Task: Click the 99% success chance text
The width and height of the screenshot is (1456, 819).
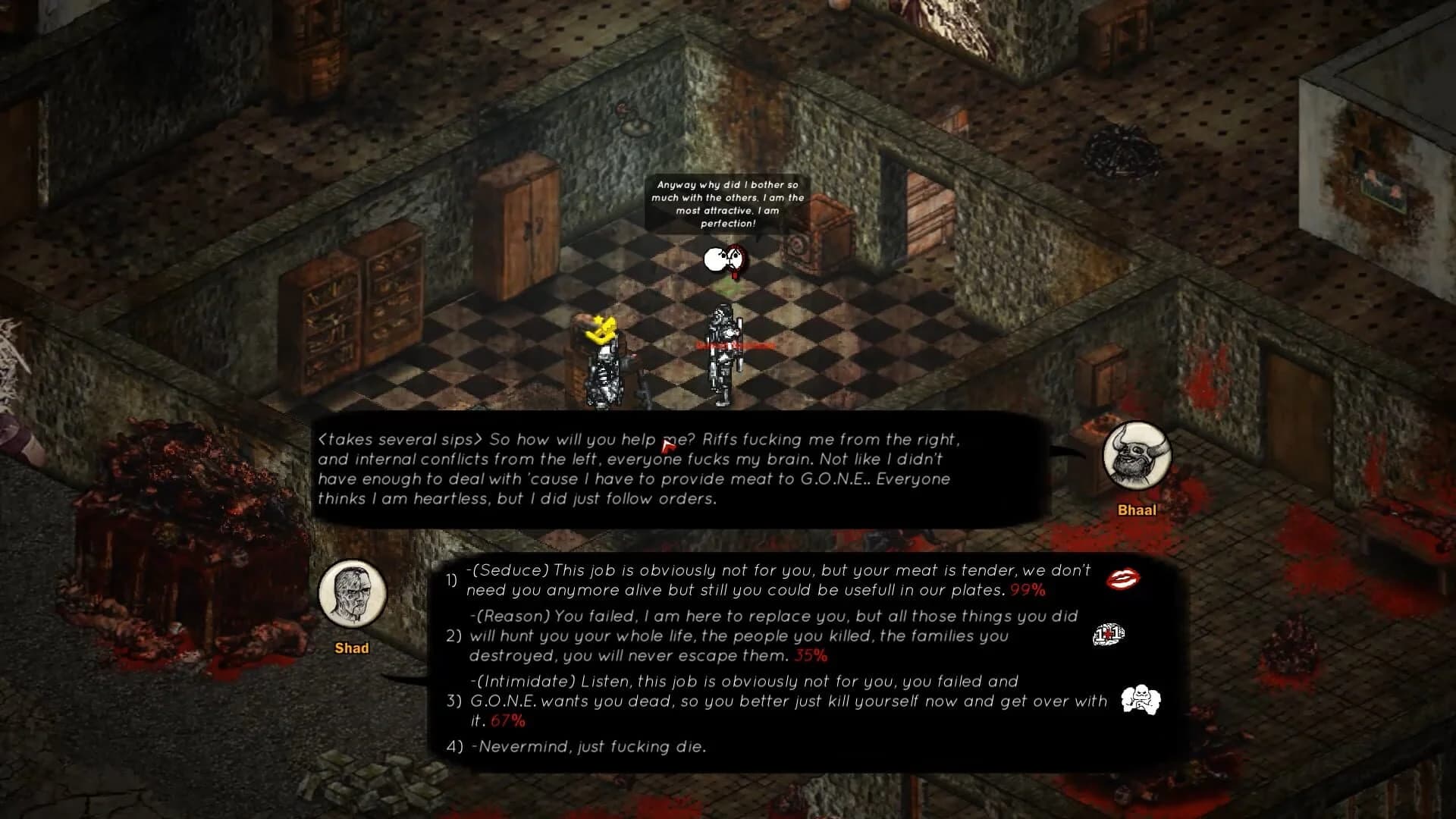Action: coord(1028,590)
